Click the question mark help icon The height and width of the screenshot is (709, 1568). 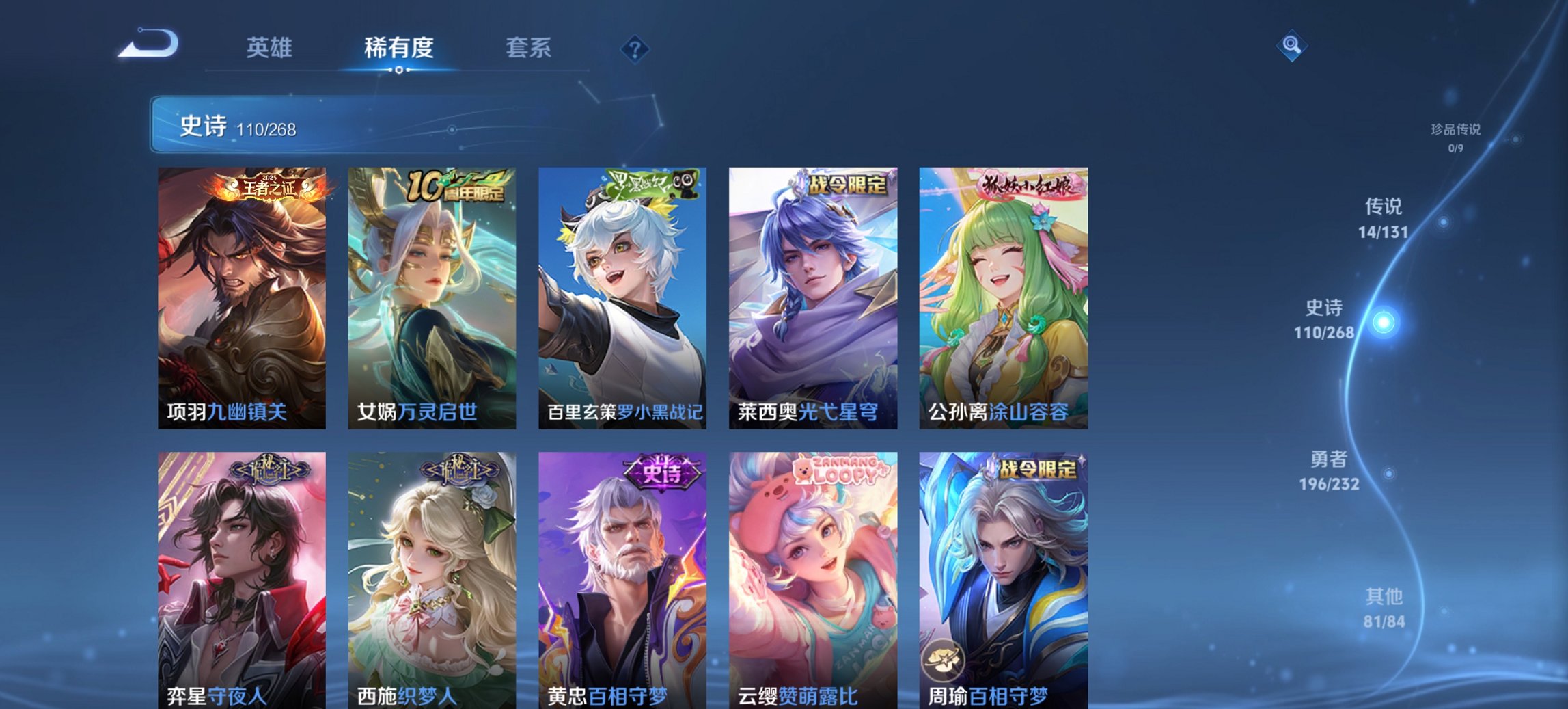click(x=634, y=48)
